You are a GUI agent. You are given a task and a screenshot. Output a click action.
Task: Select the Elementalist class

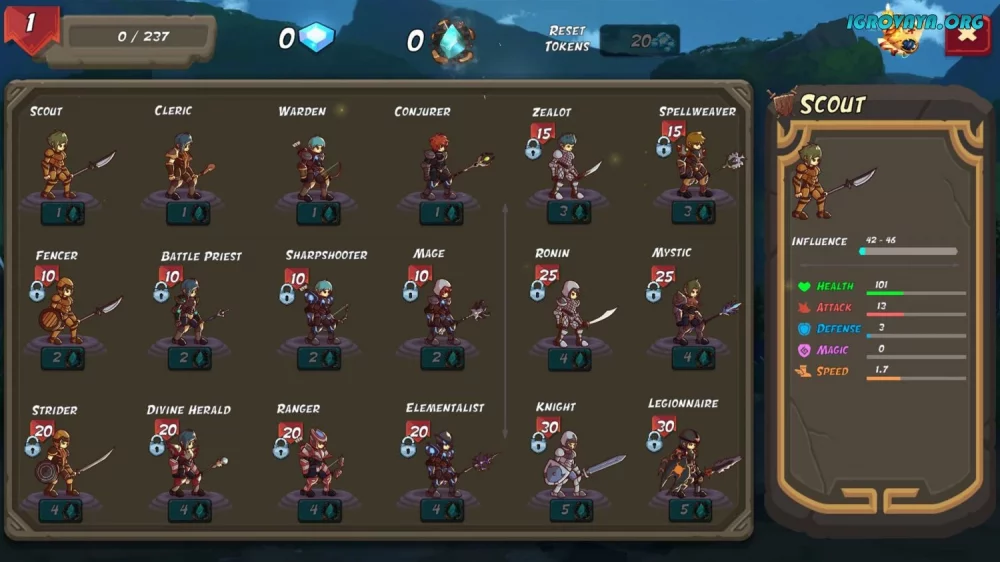pyautogui.click(x=441, y=462)
